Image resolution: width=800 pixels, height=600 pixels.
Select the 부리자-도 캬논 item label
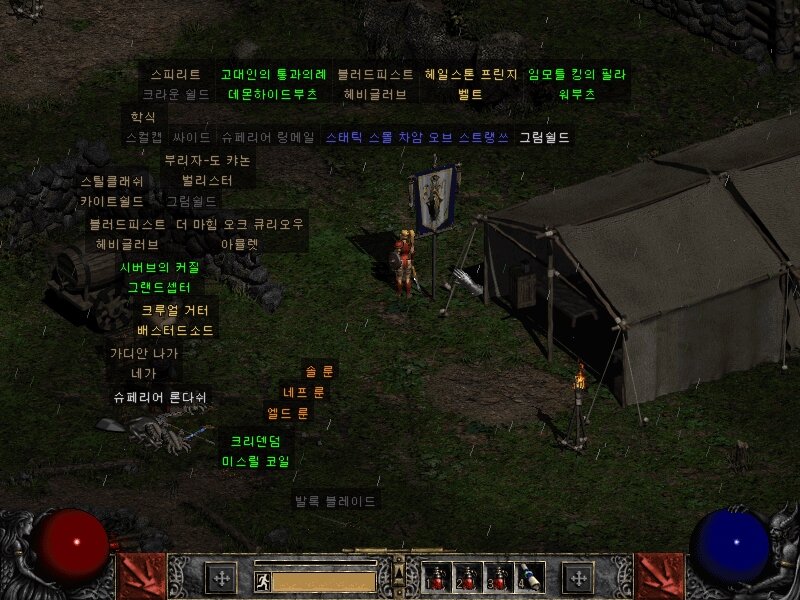[208, 160]
